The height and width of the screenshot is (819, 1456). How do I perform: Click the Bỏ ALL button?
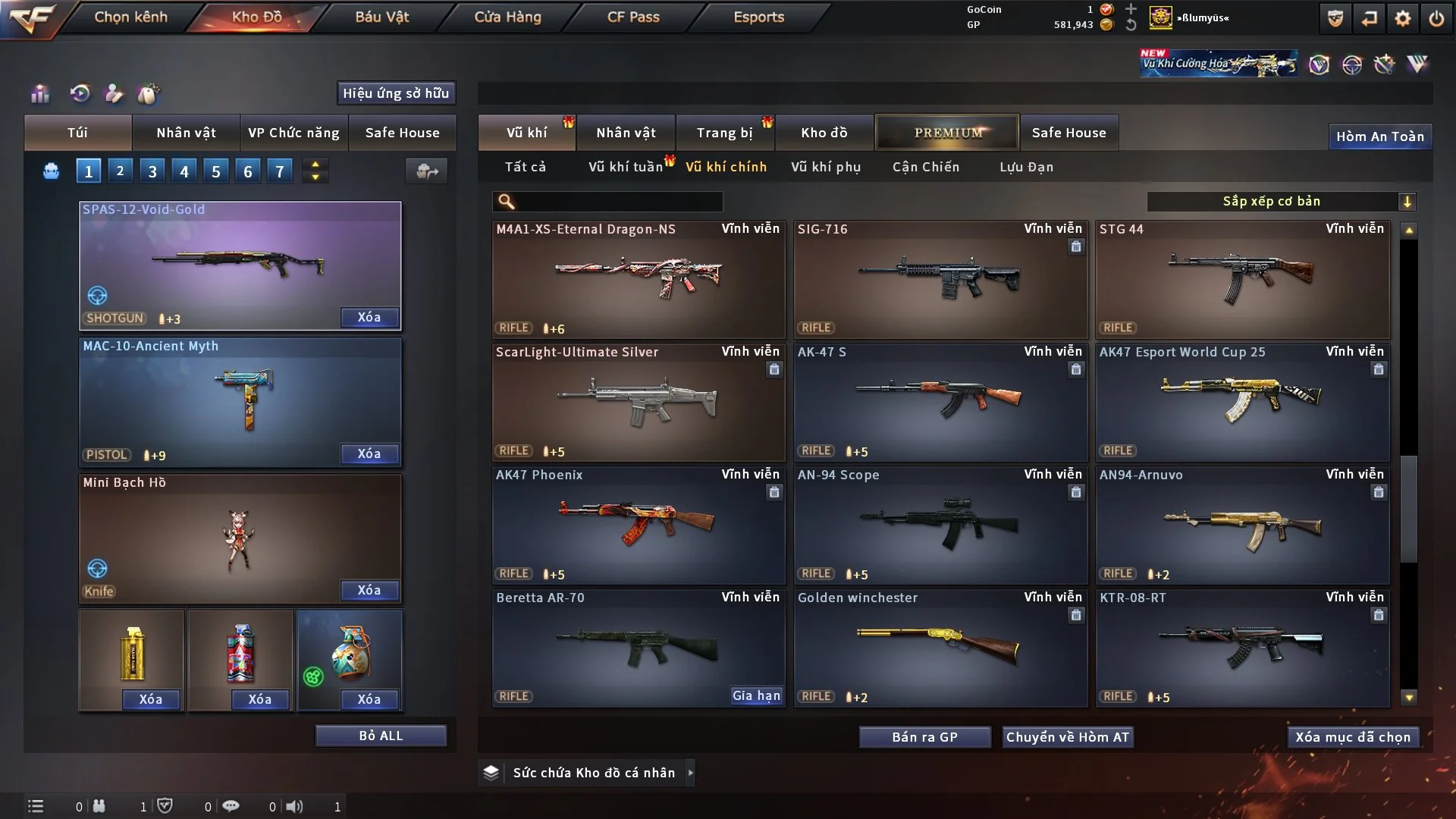381,736
